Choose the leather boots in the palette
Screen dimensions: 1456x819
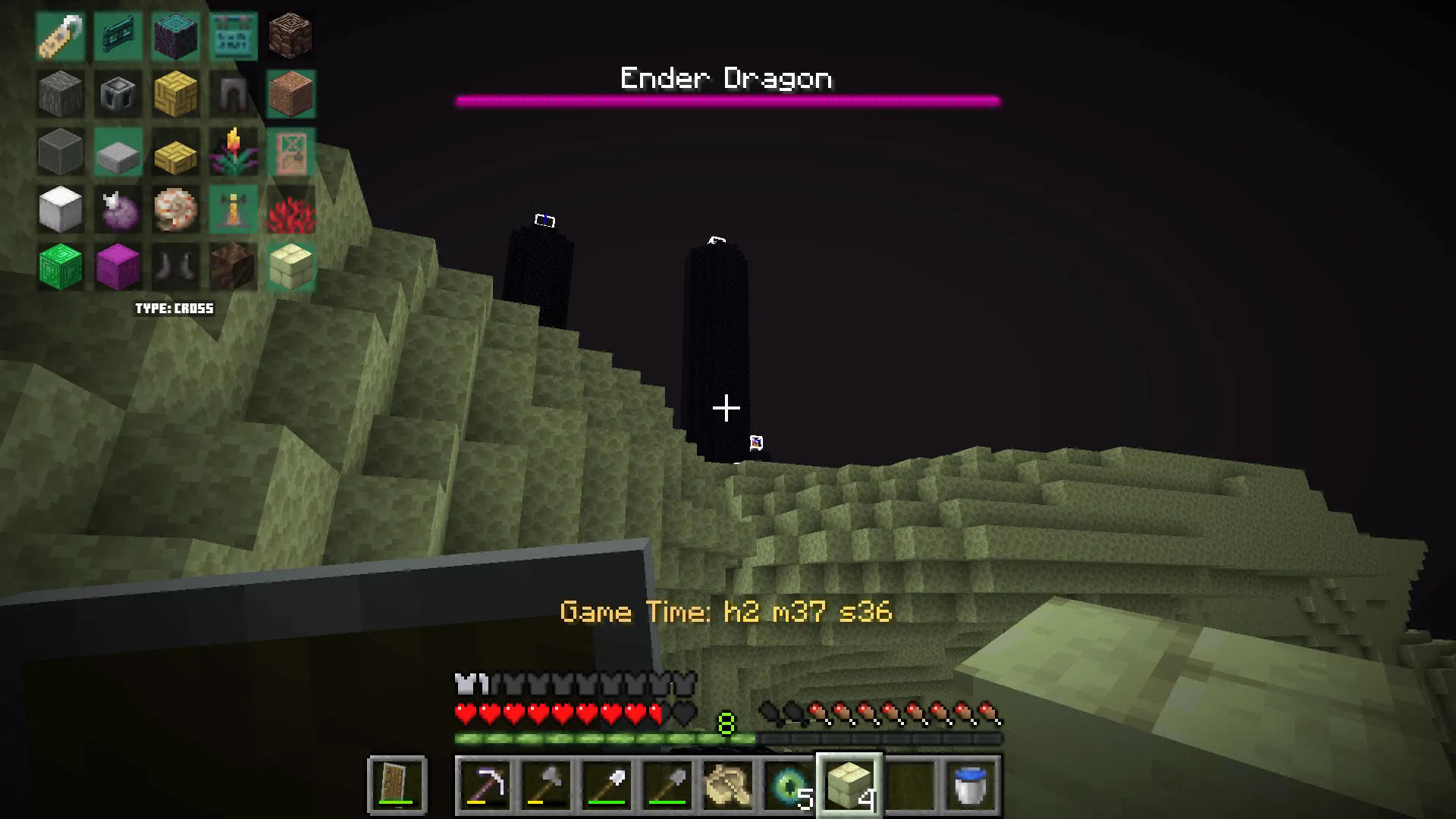coord(175,267)
